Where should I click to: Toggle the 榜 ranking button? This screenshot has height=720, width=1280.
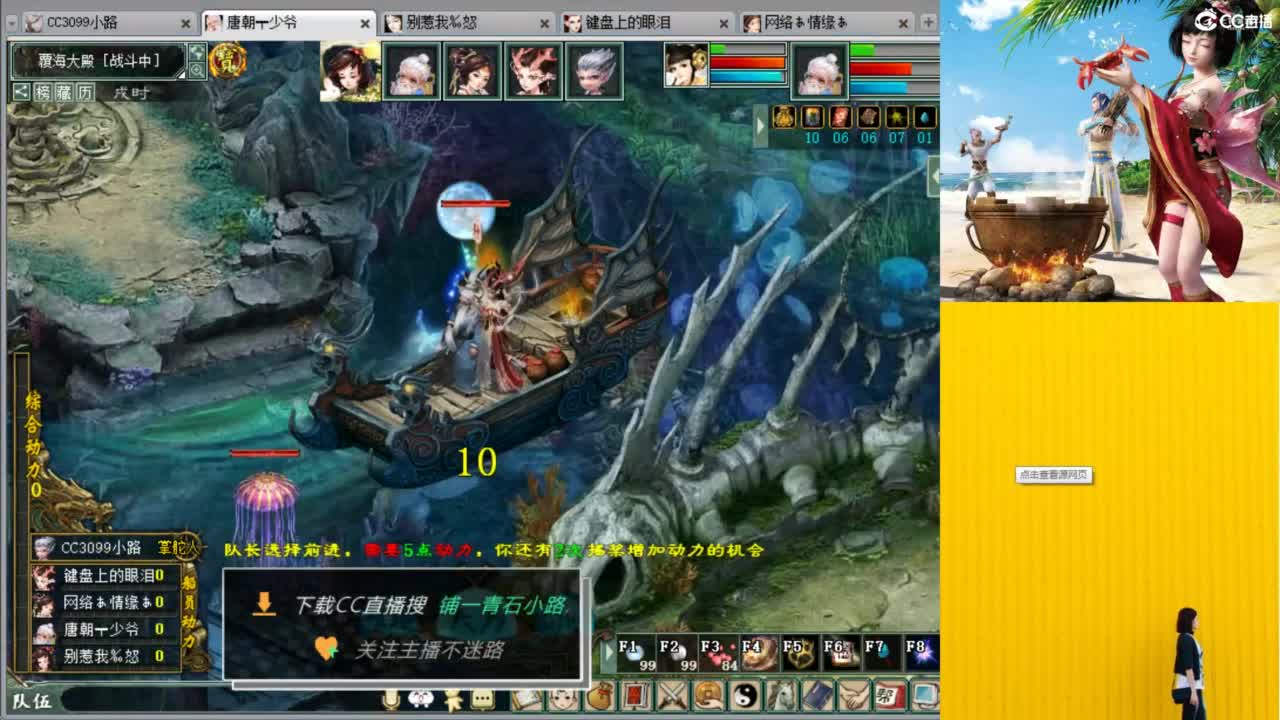(45, 91)
